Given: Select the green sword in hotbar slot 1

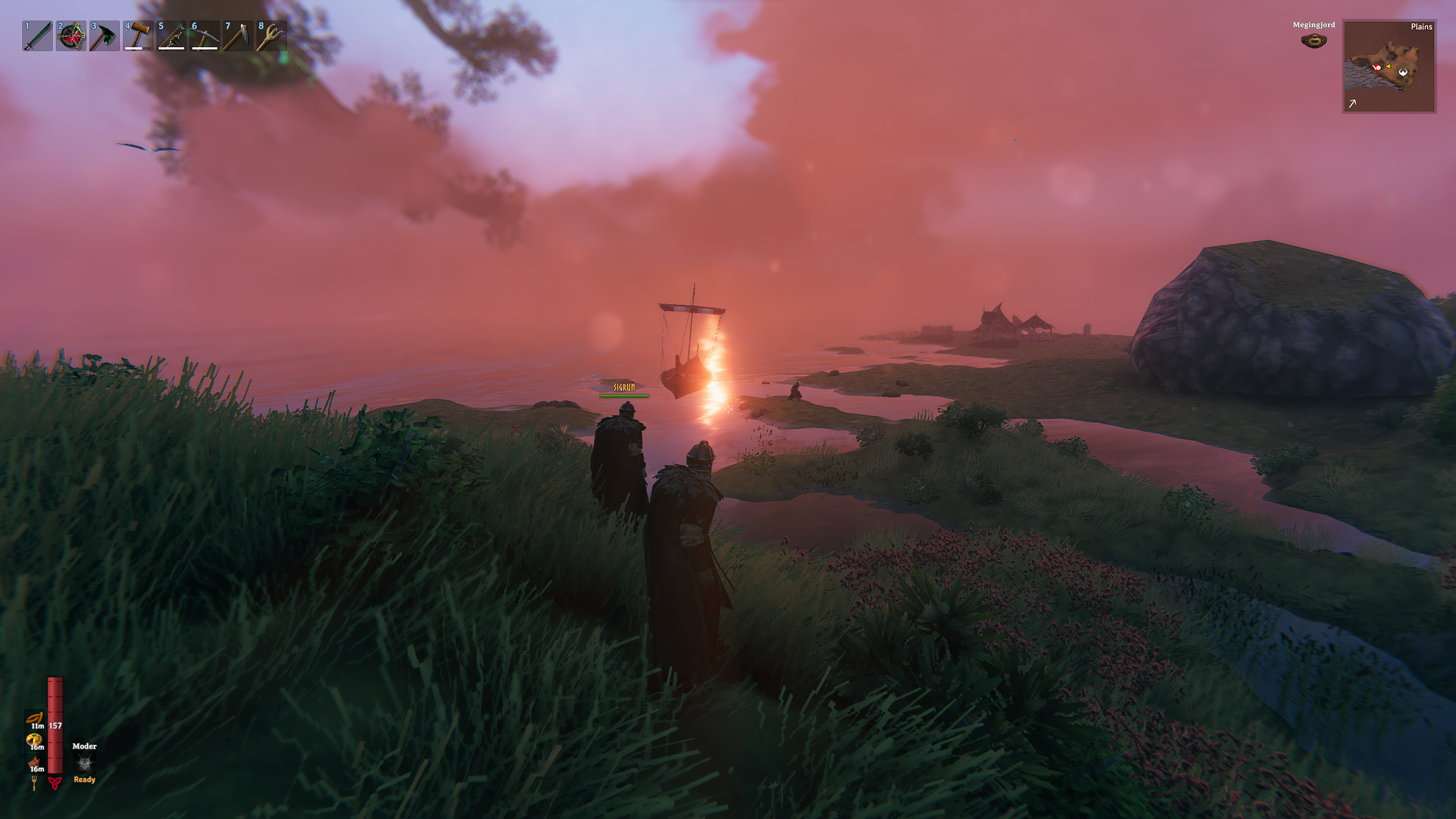Looking at the screenshot, I should click(x=38, y=36).
